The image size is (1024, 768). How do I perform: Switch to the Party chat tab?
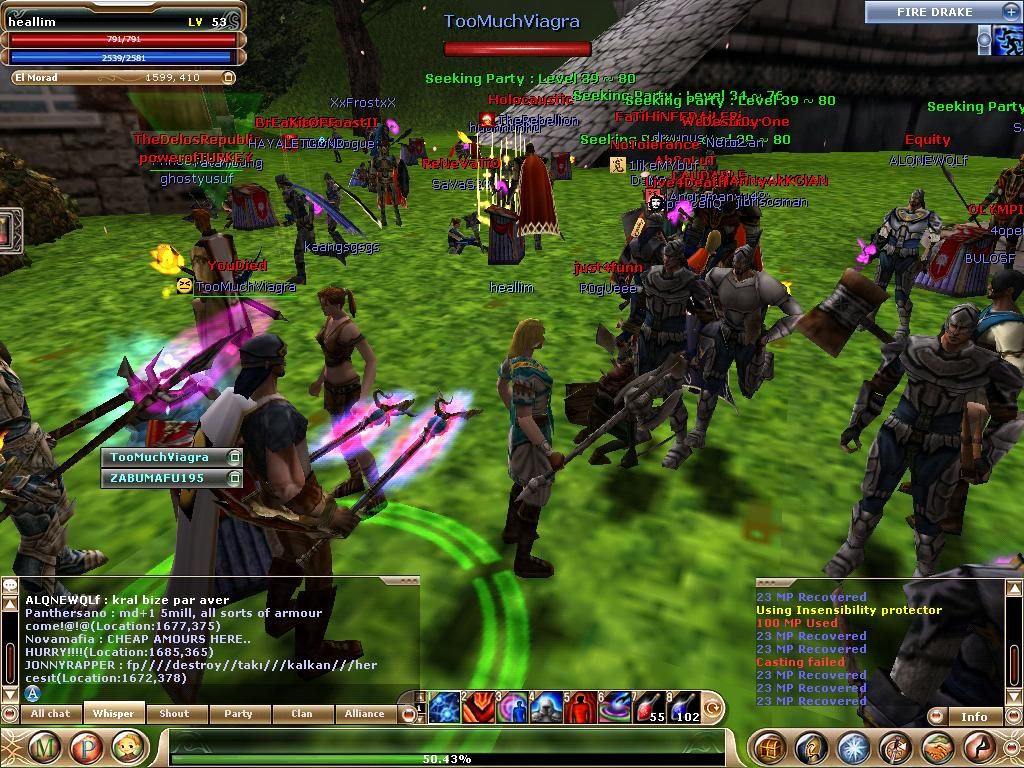pos(238,714)
